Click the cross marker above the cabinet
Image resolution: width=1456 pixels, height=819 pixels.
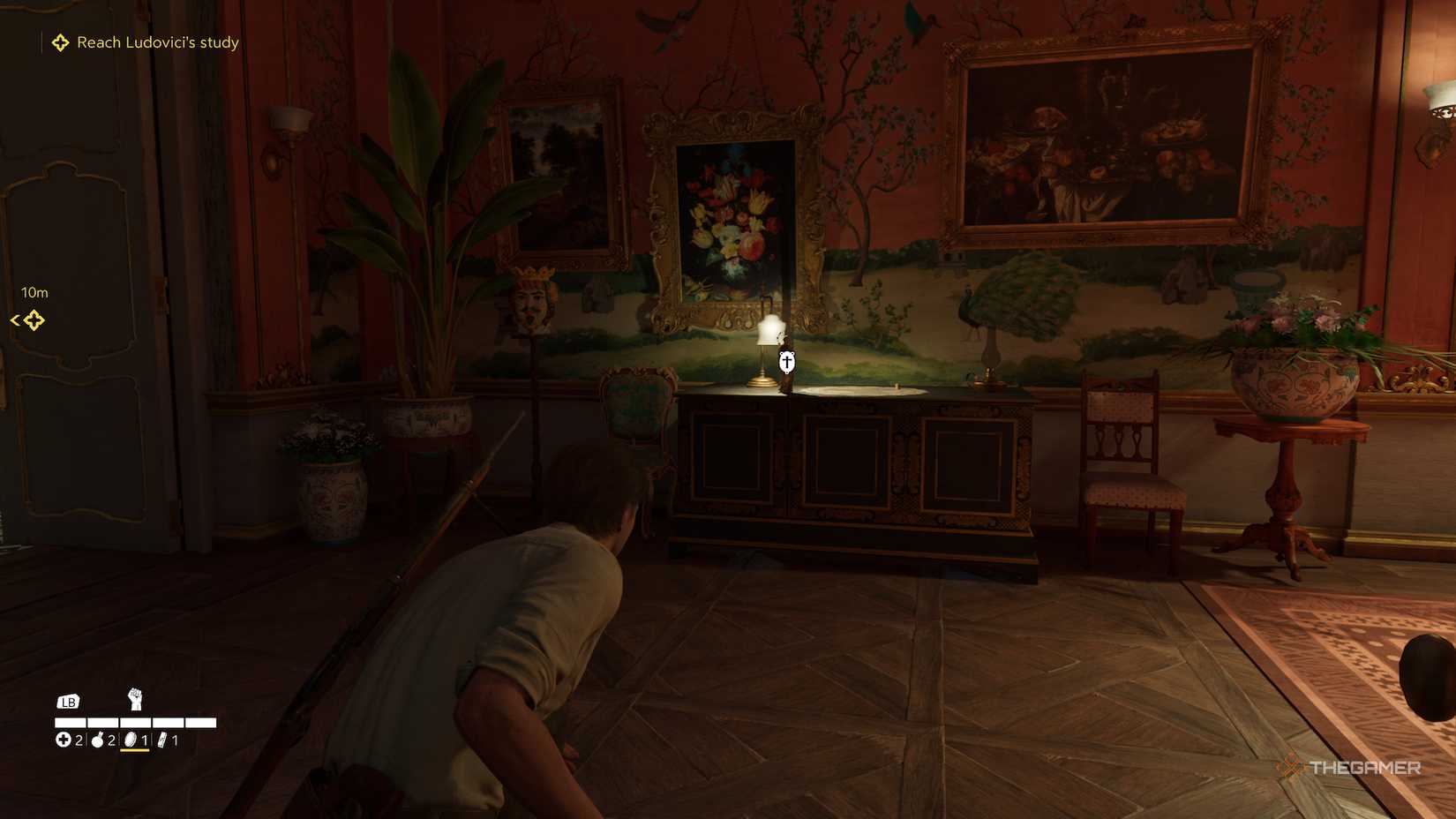pyautogui.click(x=786, y=362)
